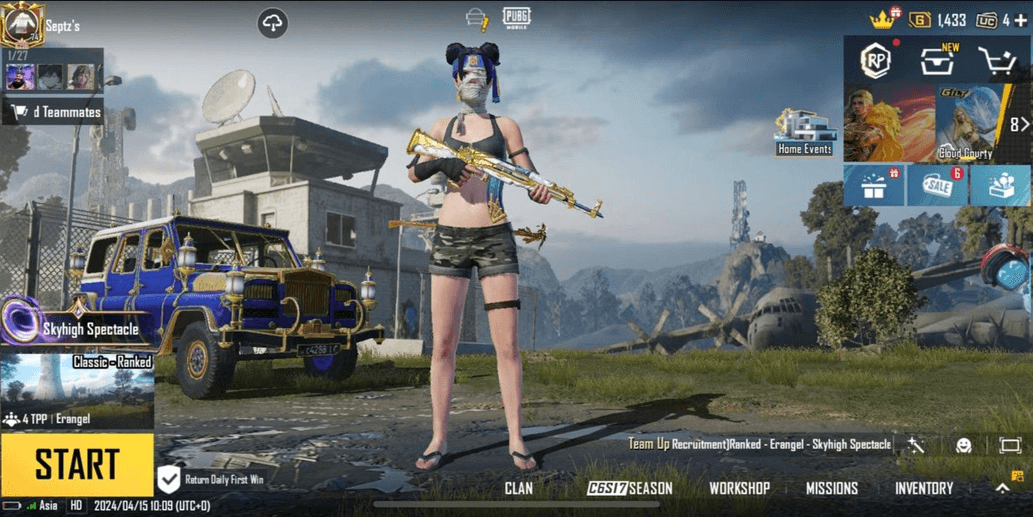Image resolution: width=1033 pixels, height=517 pixels.
Task: Open the Septz's player profile avatar
Action: click(22, 24)
